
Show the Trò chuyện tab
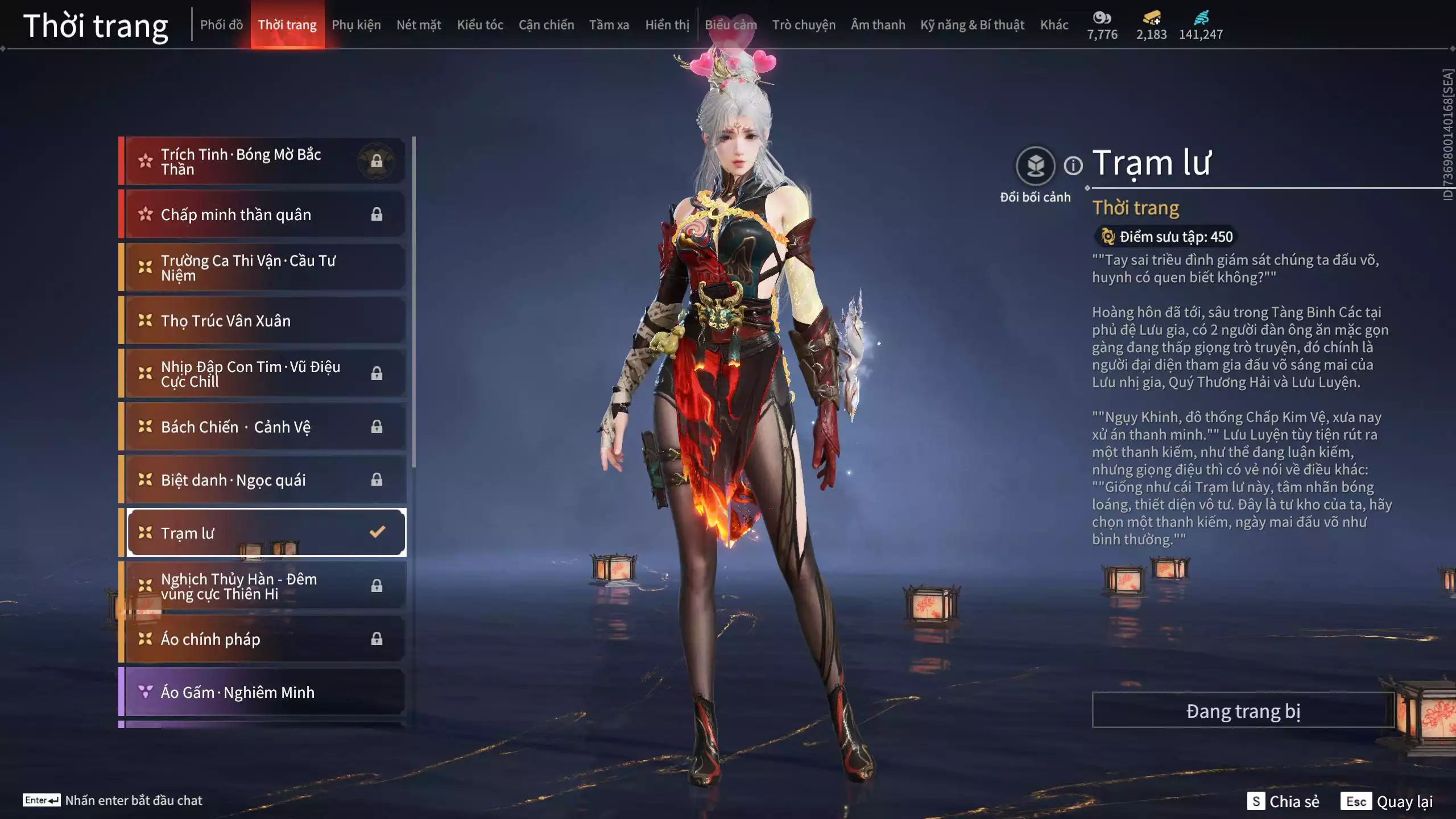pos(804,25)
